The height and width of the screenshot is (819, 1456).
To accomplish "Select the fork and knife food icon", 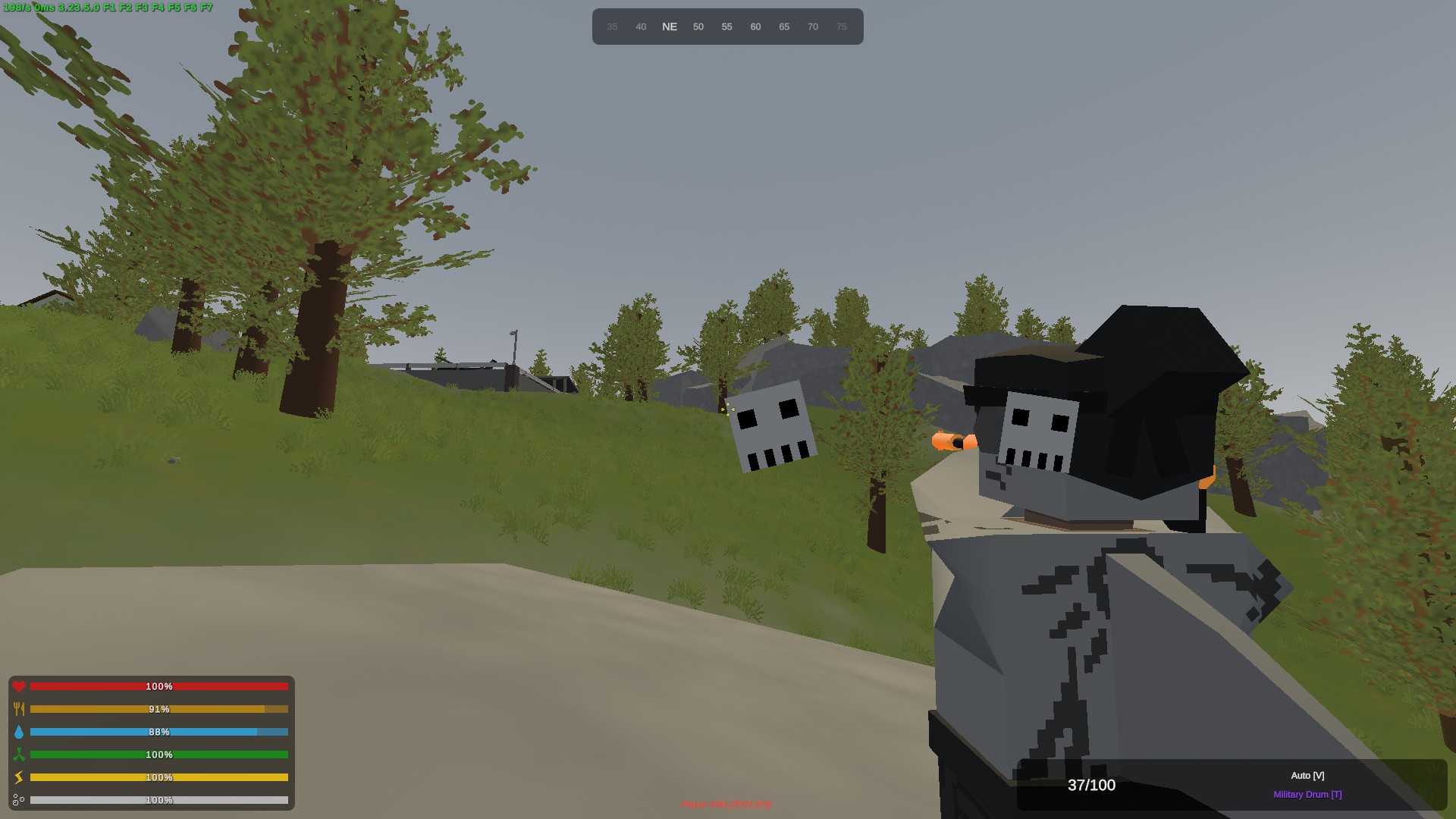I will pos(19,709).
